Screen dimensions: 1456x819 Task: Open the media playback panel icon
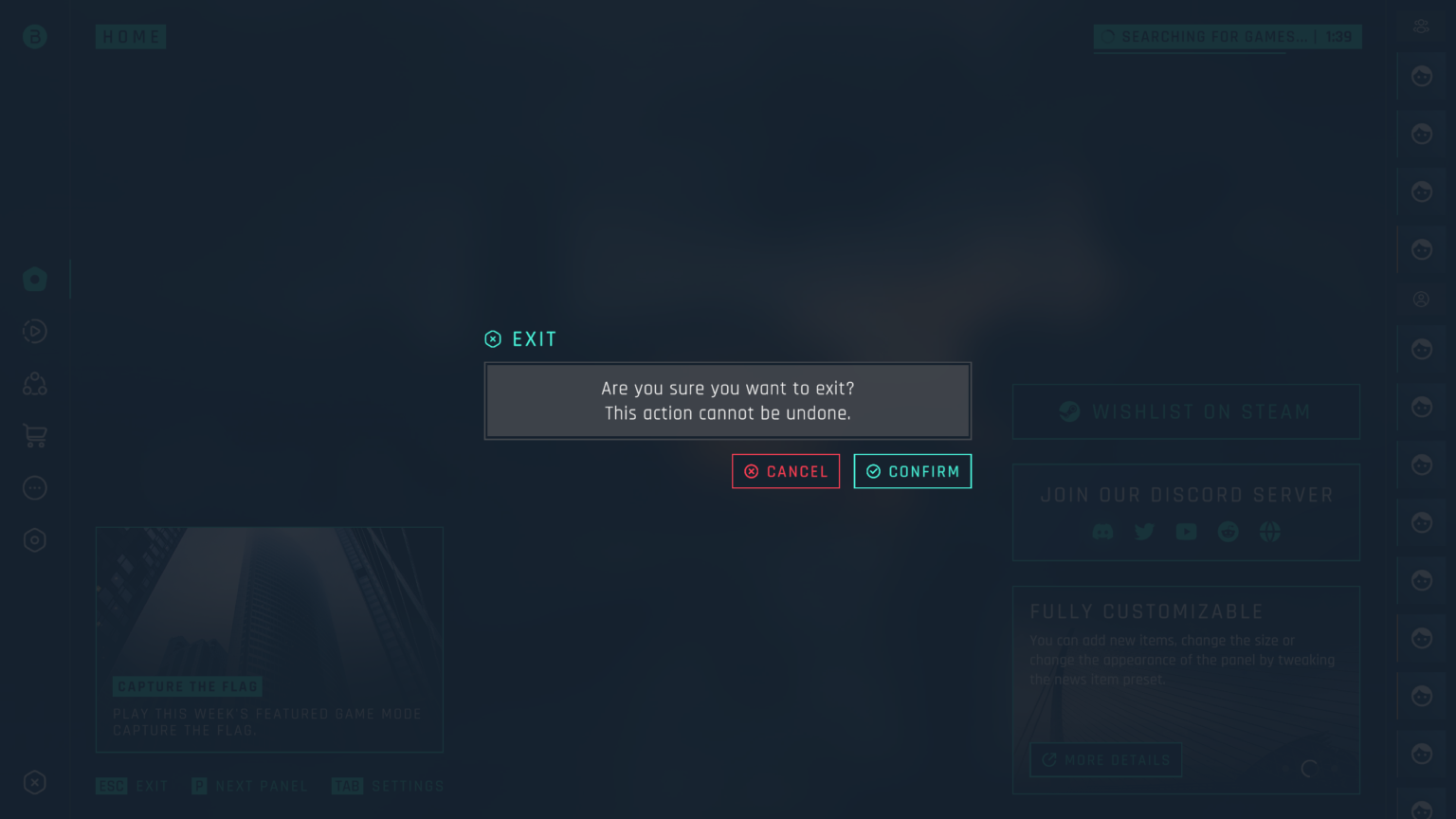[35, 331]
